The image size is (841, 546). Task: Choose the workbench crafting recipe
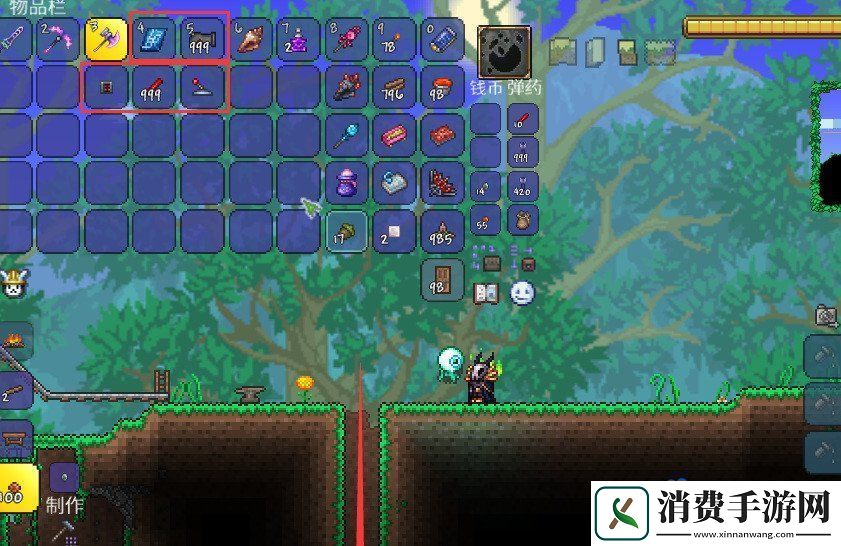(x=14, y=438)
